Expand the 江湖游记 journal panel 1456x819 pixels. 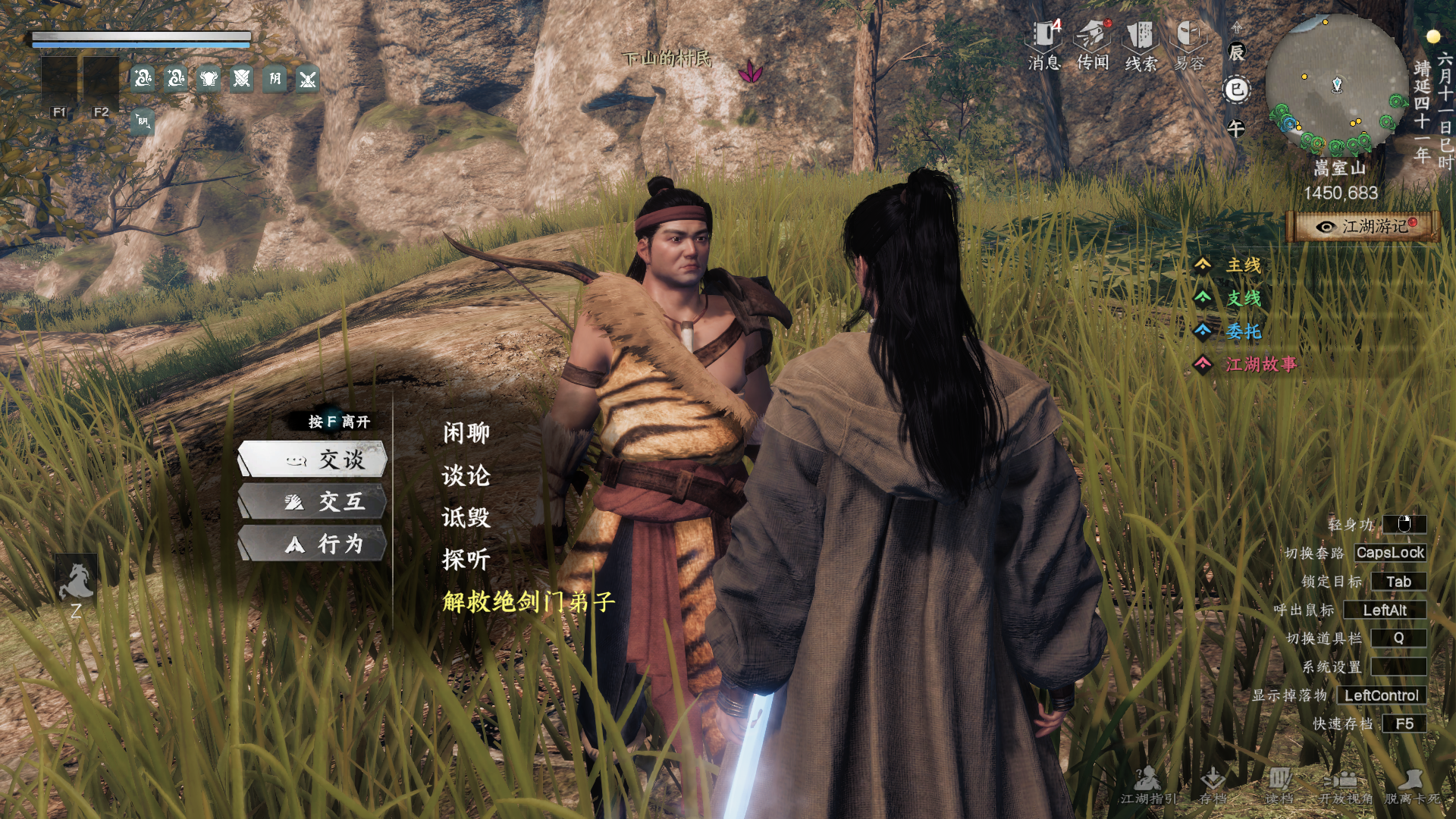pos(1363,224)
